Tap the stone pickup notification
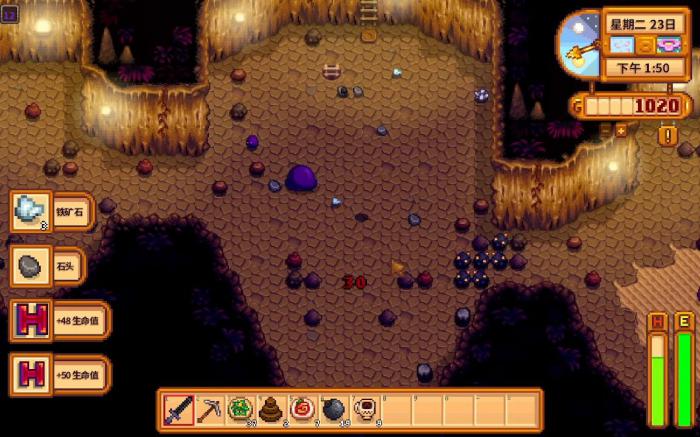Screen dimensions: 700x437 point(47,266)
